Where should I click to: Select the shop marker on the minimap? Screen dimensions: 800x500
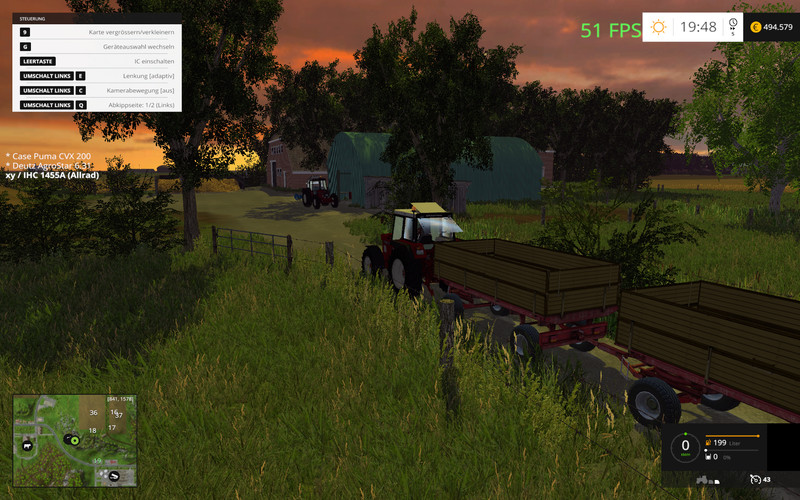click(115, 476)
